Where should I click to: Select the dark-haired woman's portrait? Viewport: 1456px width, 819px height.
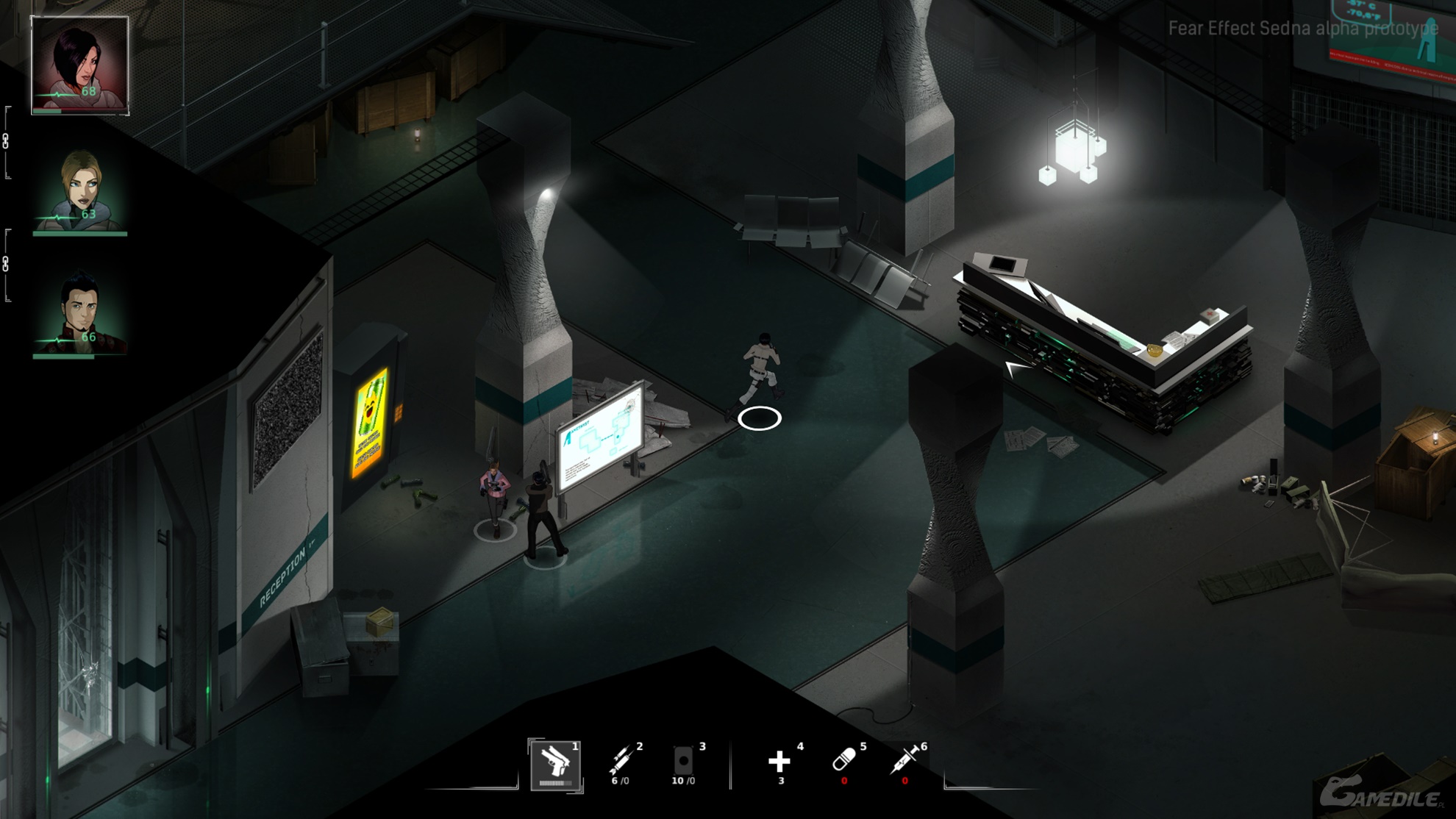(x=79, y=65)
